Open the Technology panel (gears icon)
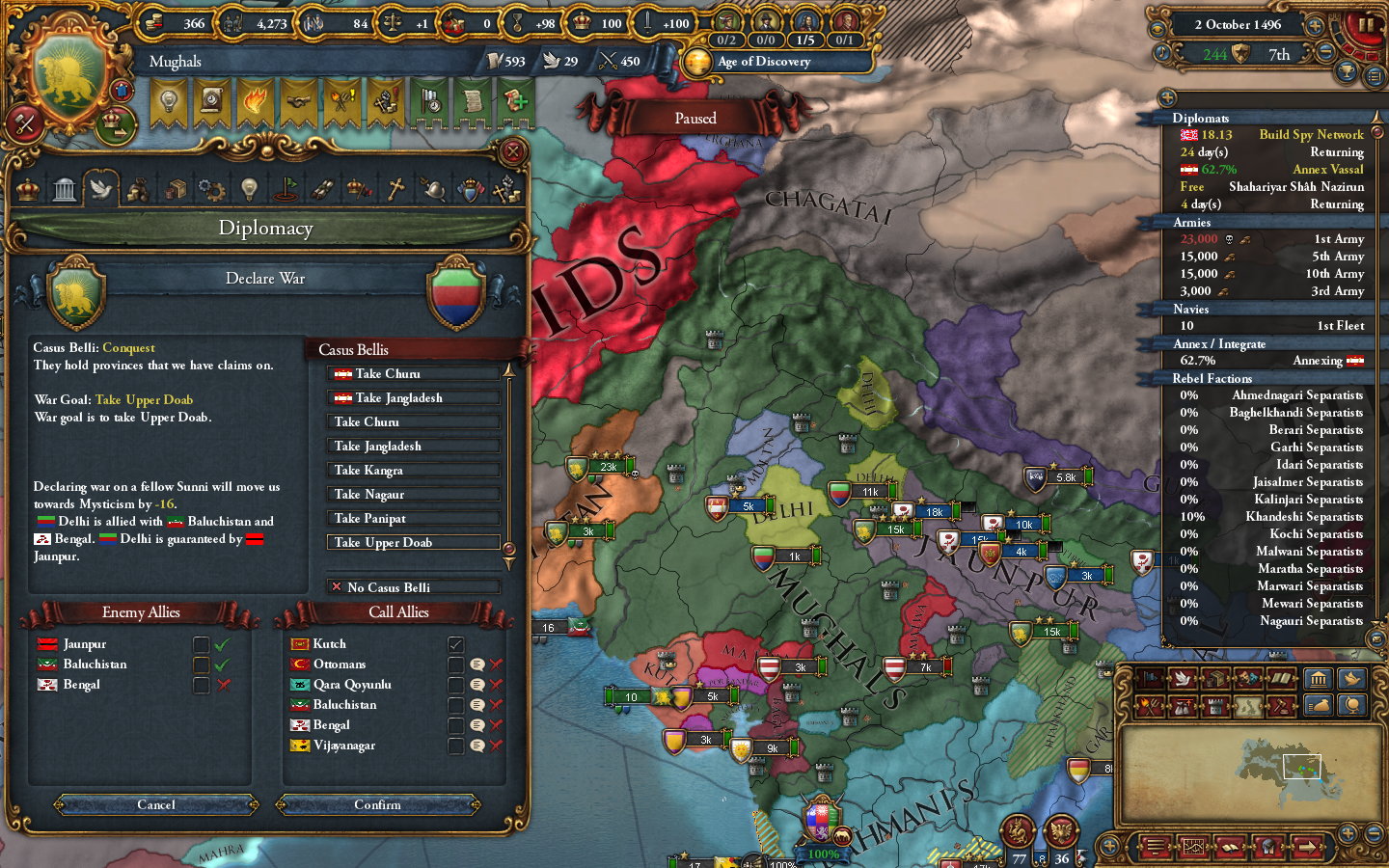Image resolution: width=1389 pixels, height=868 pixels. [211, 188]
